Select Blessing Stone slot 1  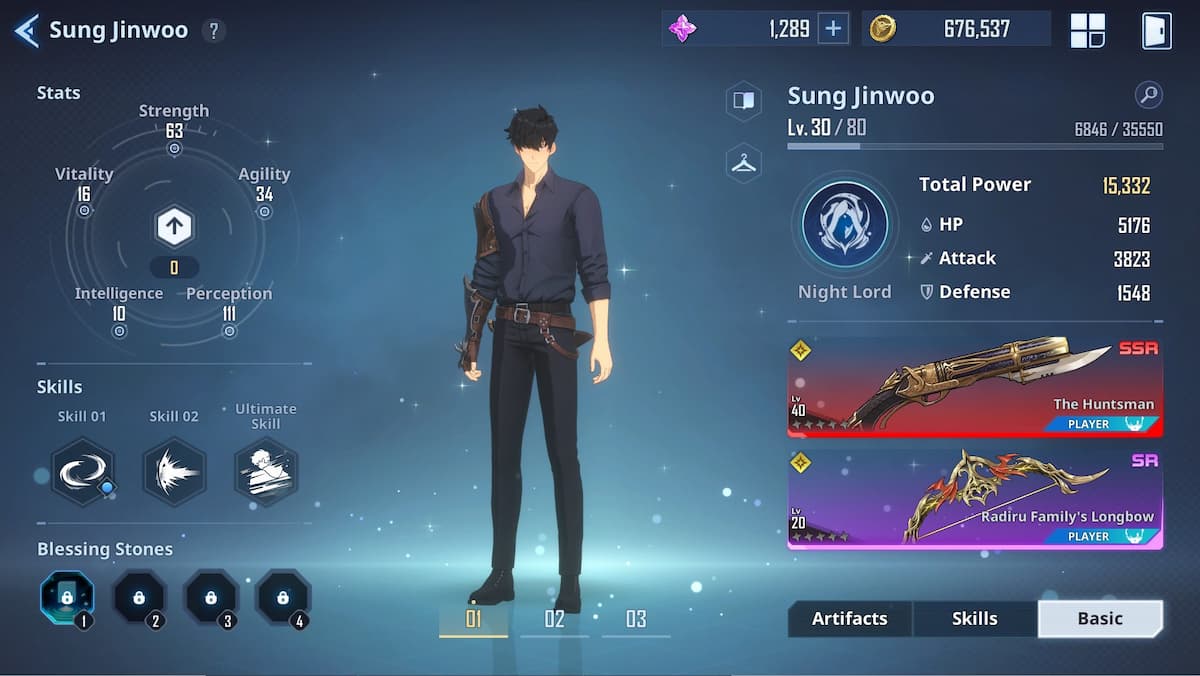point(66,598)
